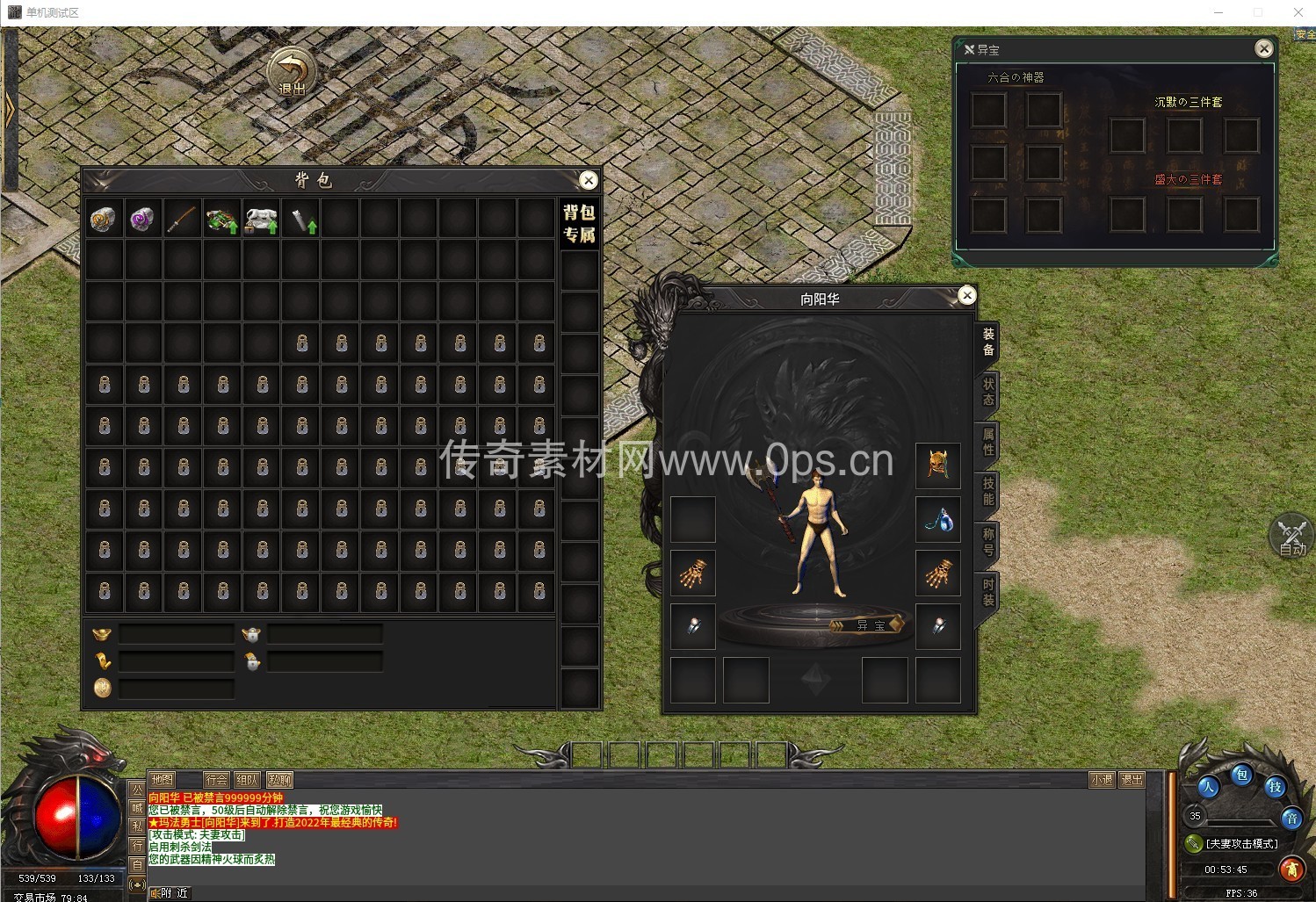Open the red 商 shop orb
The image size is (1316, 902).
point(1291,870)
